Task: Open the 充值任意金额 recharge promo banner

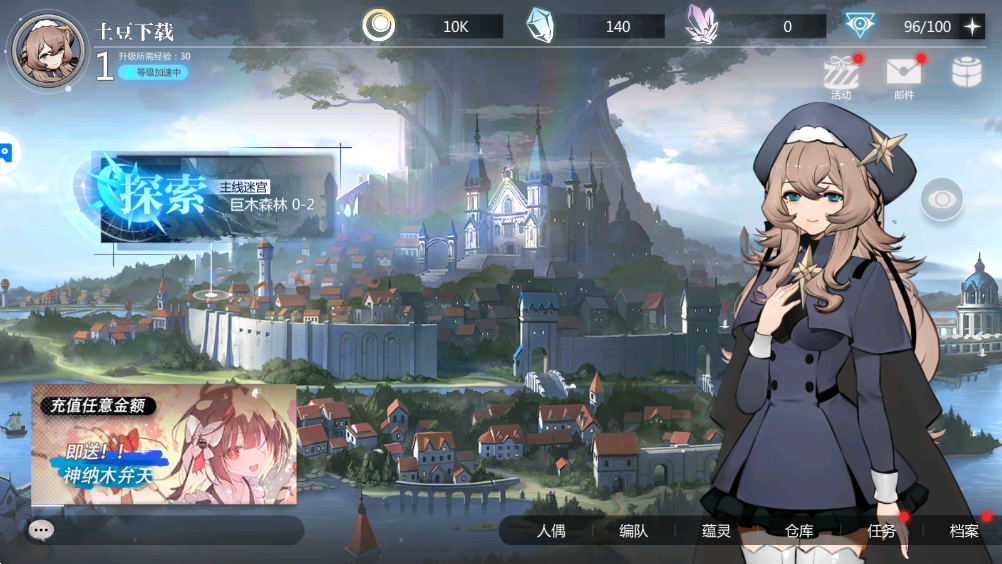Action: click(164, 444)
